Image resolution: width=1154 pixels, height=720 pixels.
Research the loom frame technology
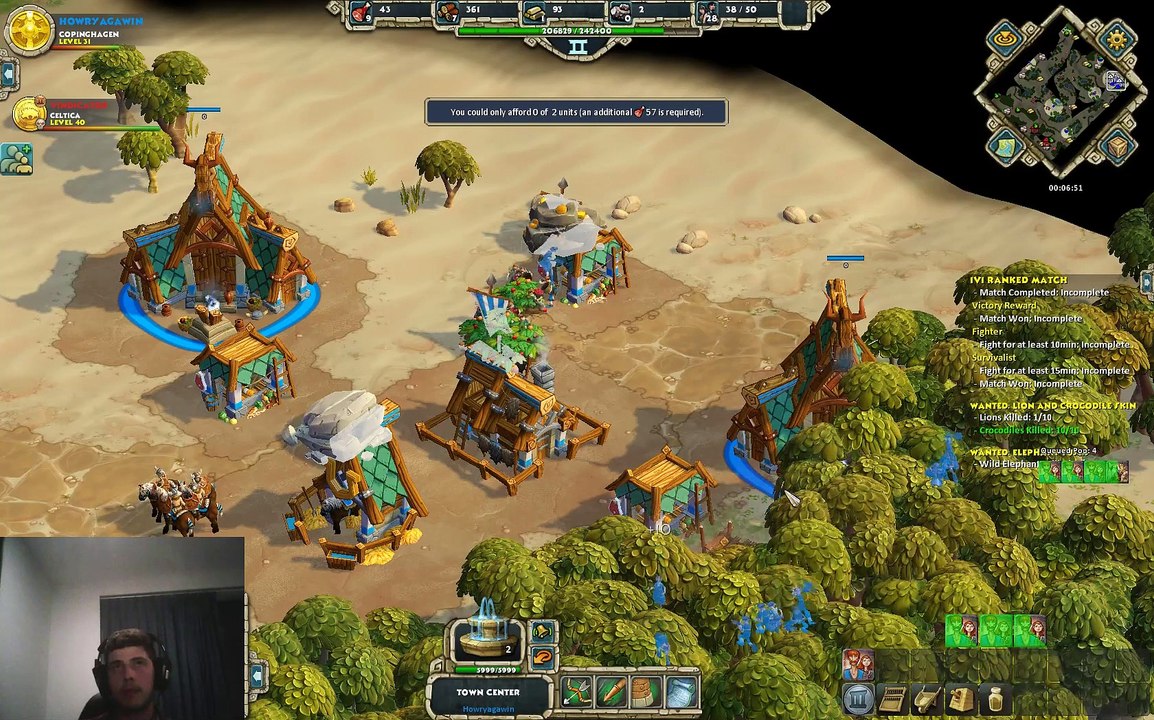click(x=892, y=698)
